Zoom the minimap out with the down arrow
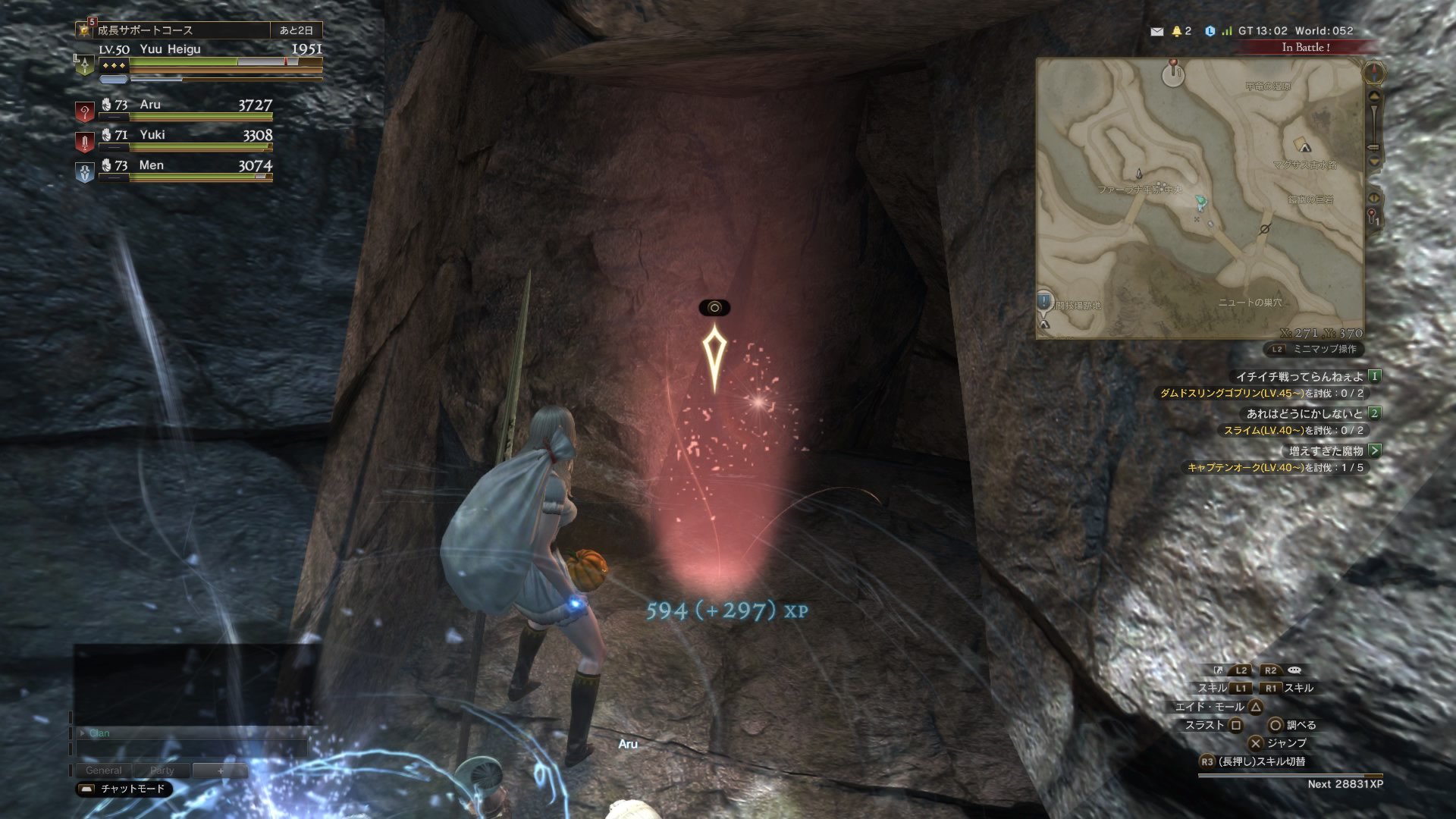The image size is (1456, 819). point(1374,162)
